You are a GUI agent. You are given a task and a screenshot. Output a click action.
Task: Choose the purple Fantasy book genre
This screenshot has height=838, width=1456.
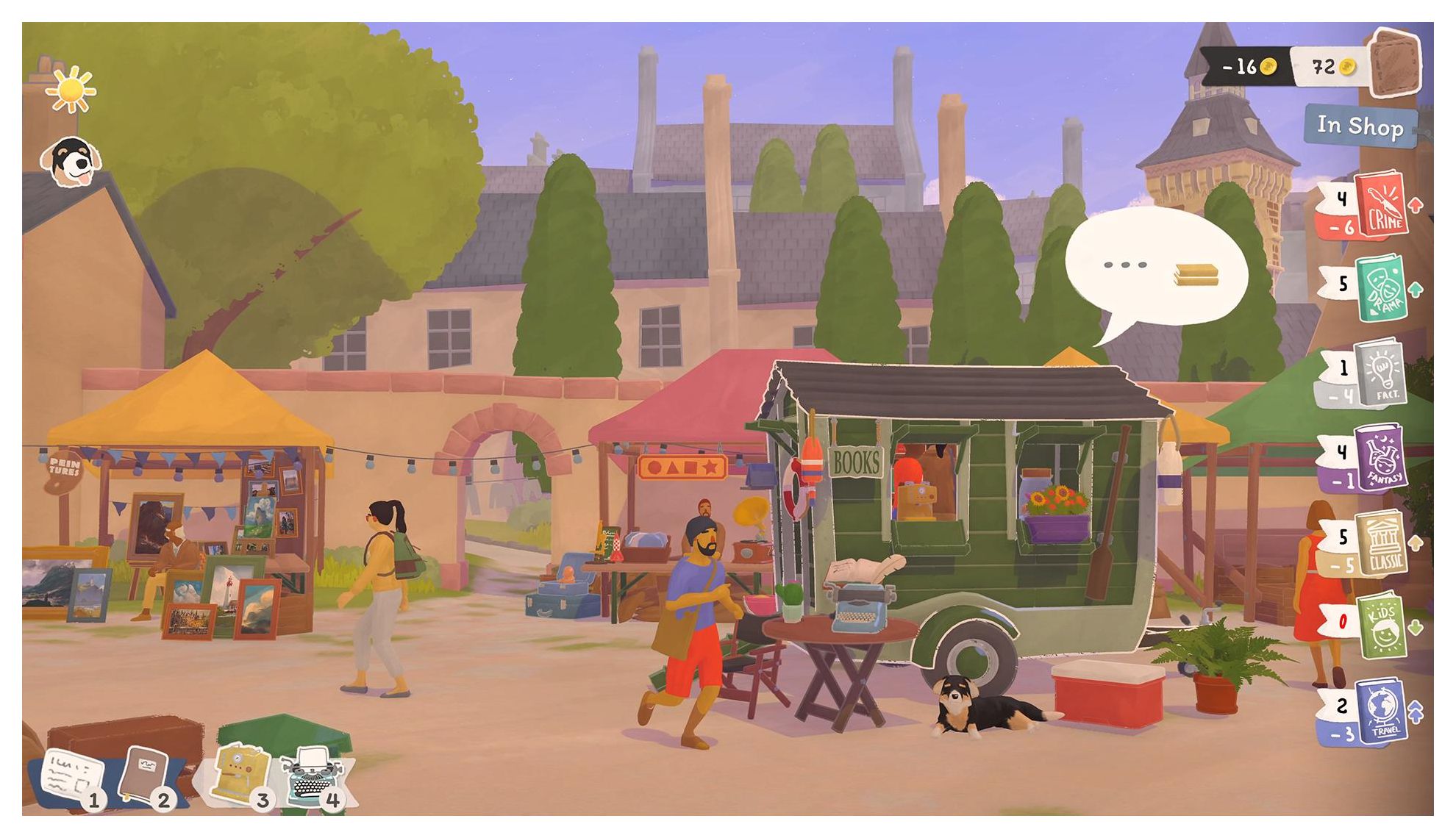point(1382,459)
